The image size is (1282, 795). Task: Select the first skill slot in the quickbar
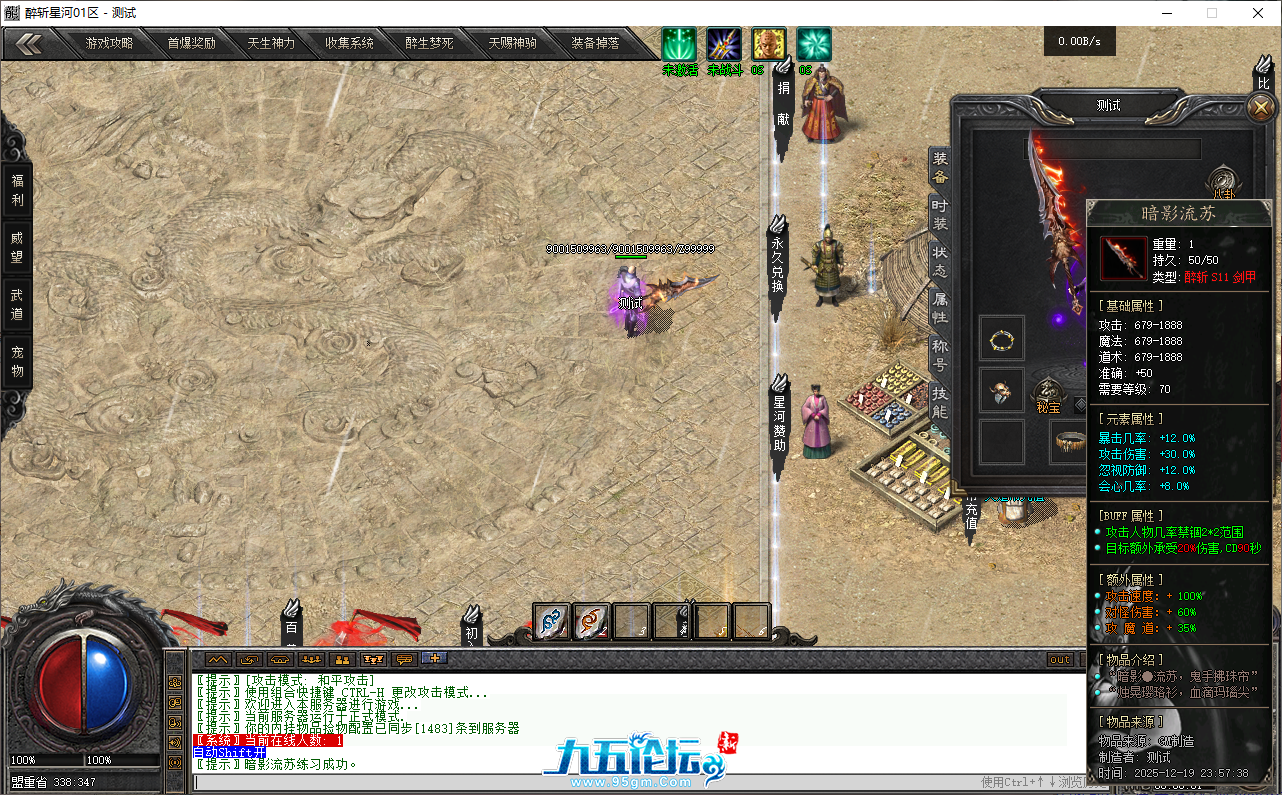(x=552, y=622)
